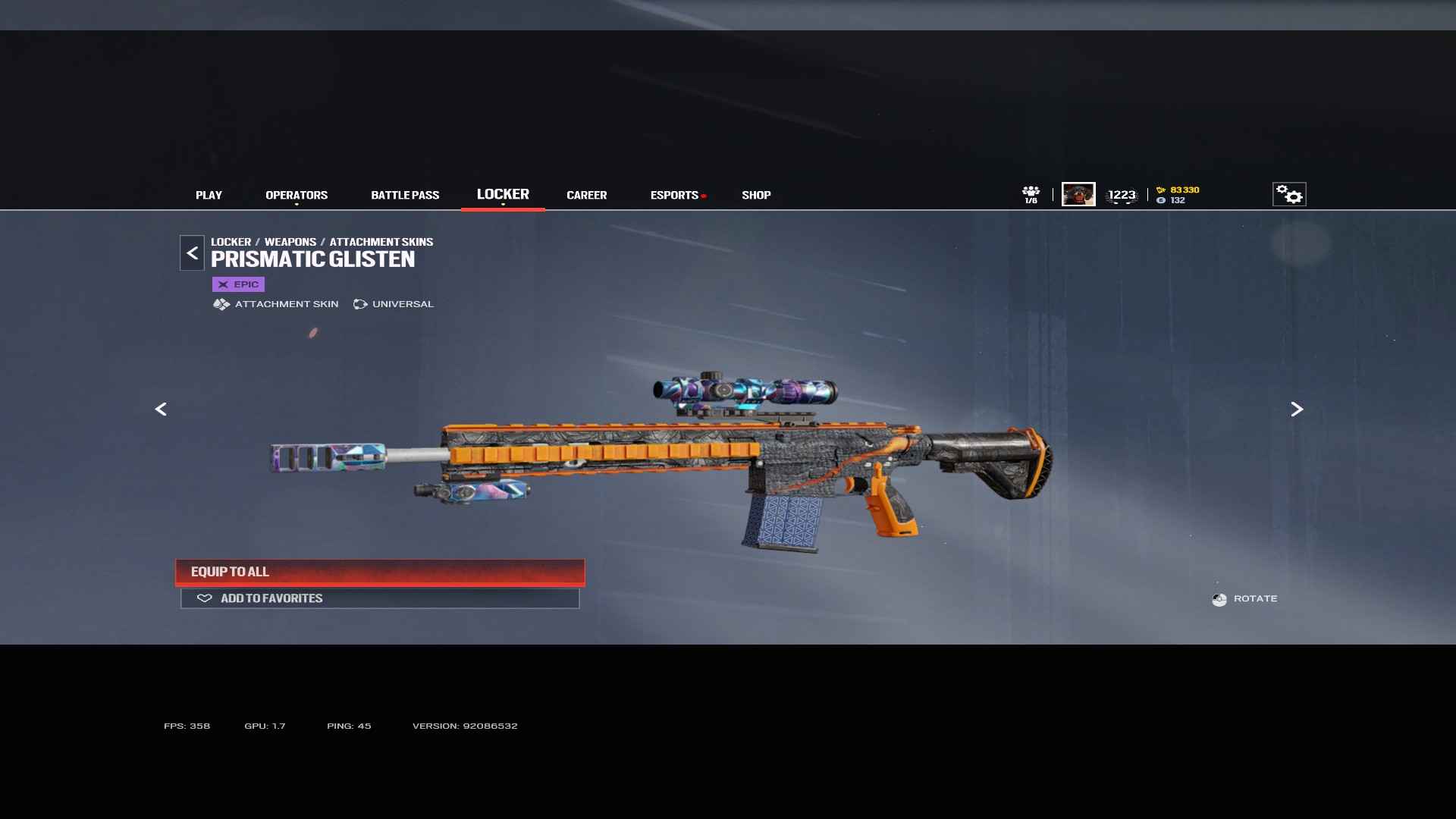The height and width of the screenshot is (819, 1456).
Task: View the Esports tab
Action: 674,195
